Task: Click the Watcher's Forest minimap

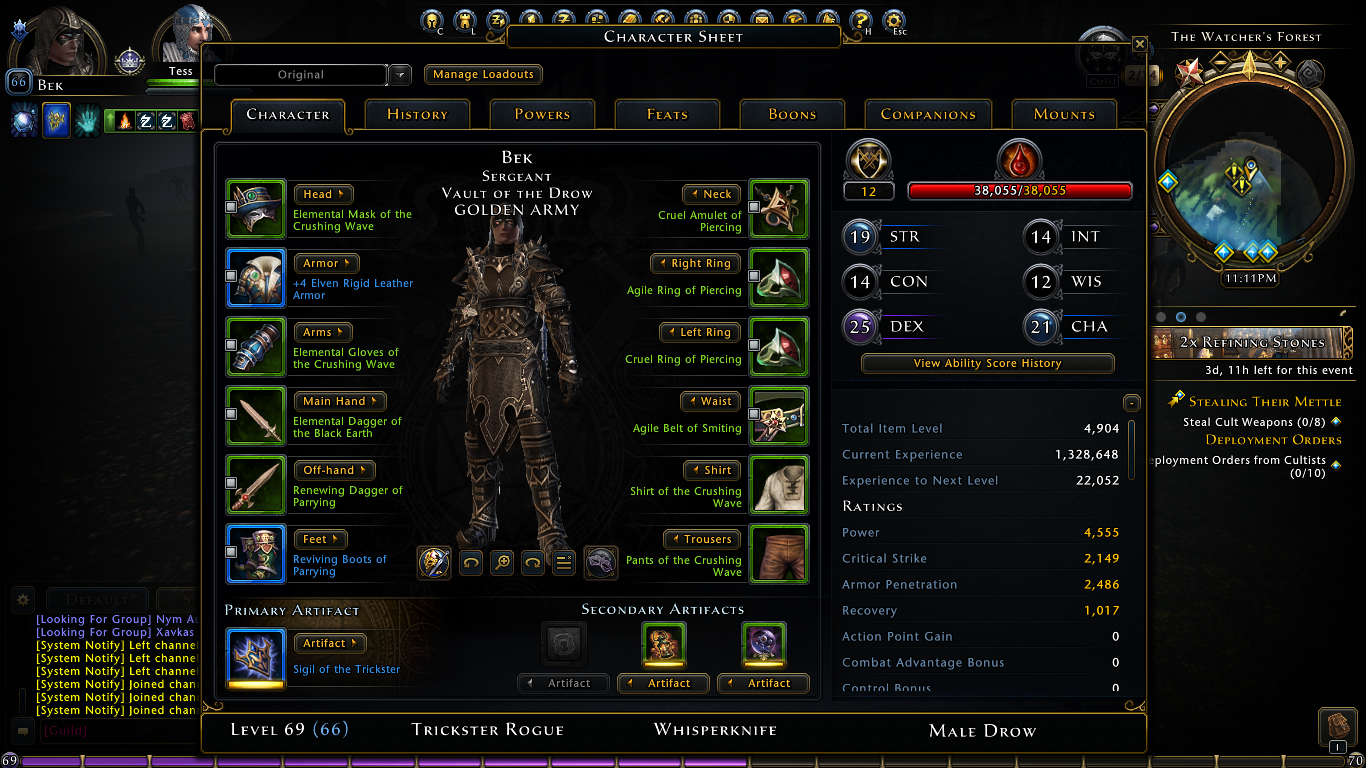Action: pos(1248,180)
